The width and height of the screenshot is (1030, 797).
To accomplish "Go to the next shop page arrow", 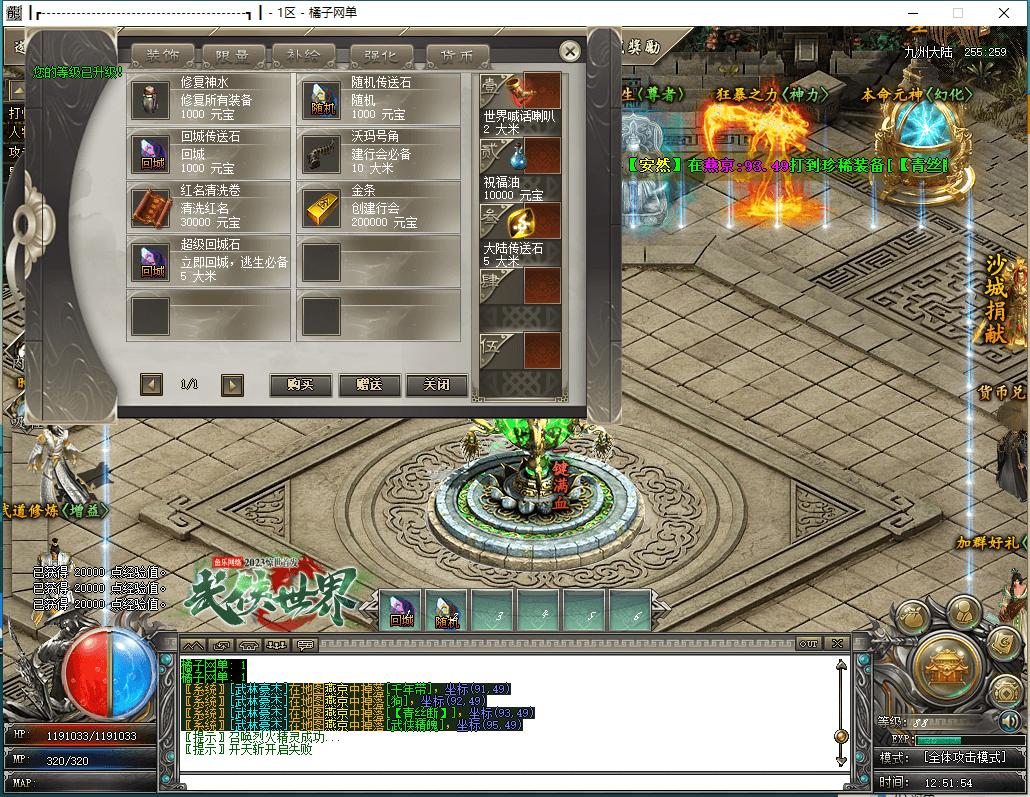I will [x=232, y=385].
